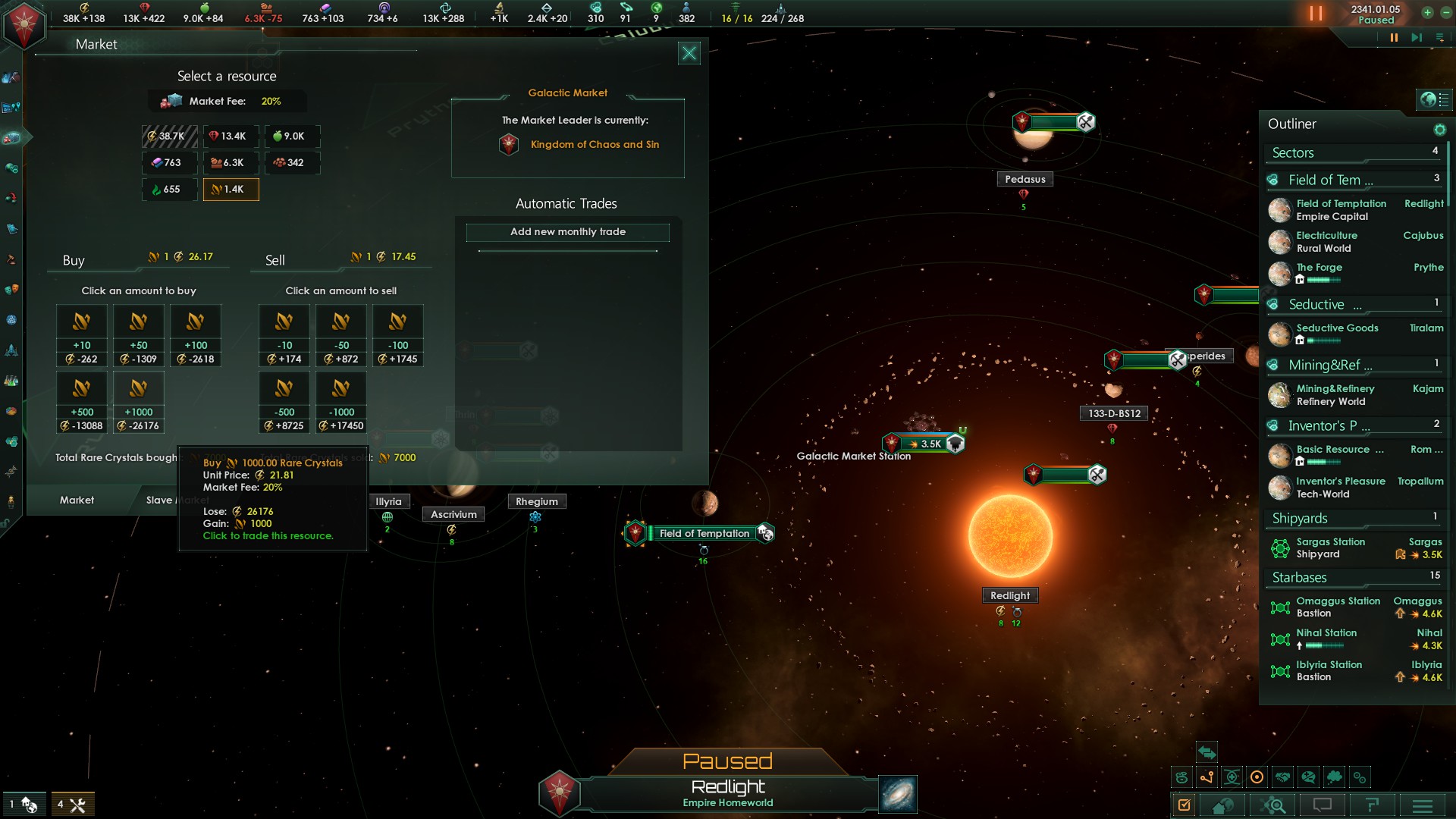Screen dimensions: 1456x819
Task: Select the 655 exotic gases resource
Action: point(169,190)
